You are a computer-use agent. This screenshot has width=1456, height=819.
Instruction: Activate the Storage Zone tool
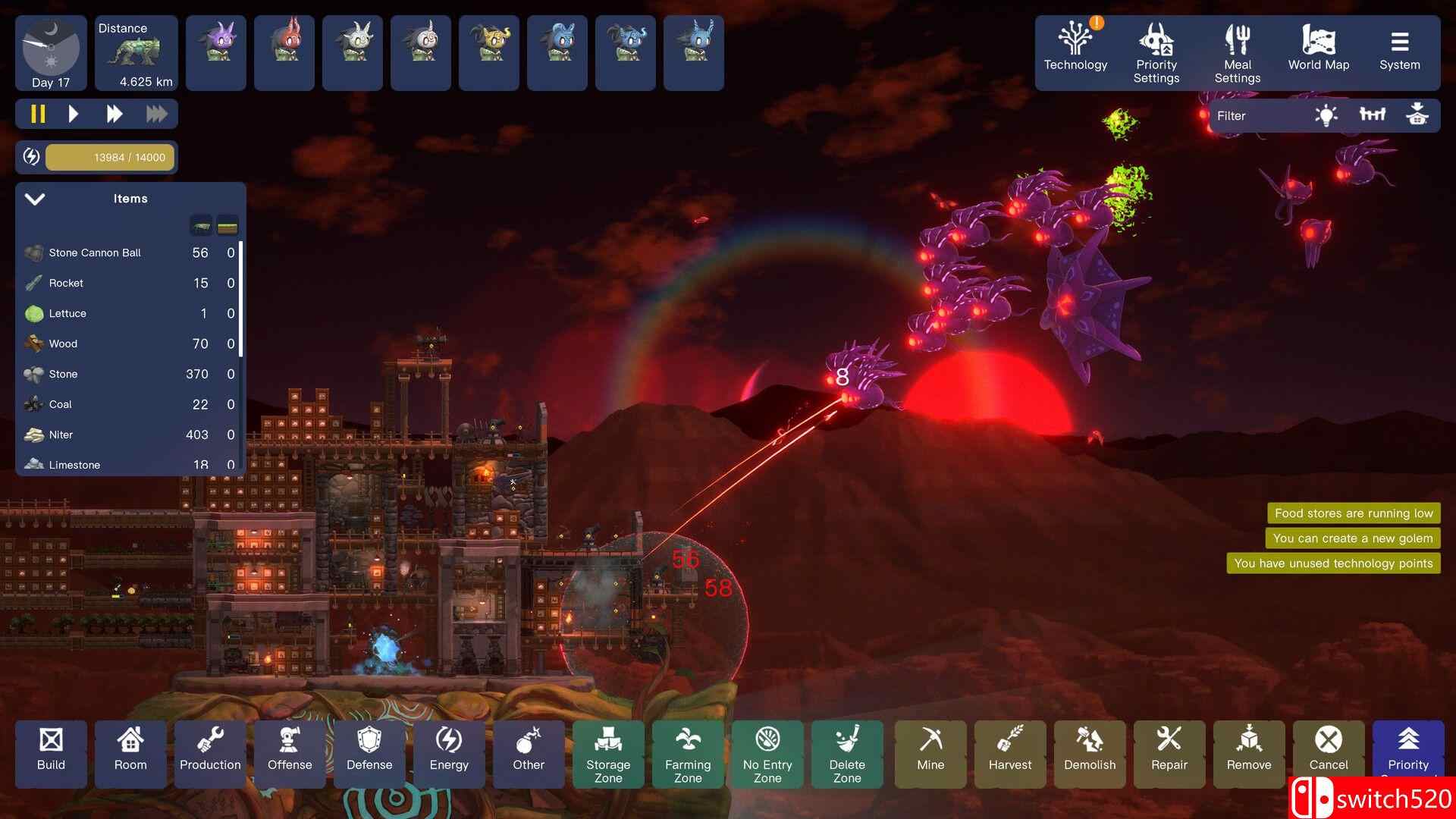608,754
